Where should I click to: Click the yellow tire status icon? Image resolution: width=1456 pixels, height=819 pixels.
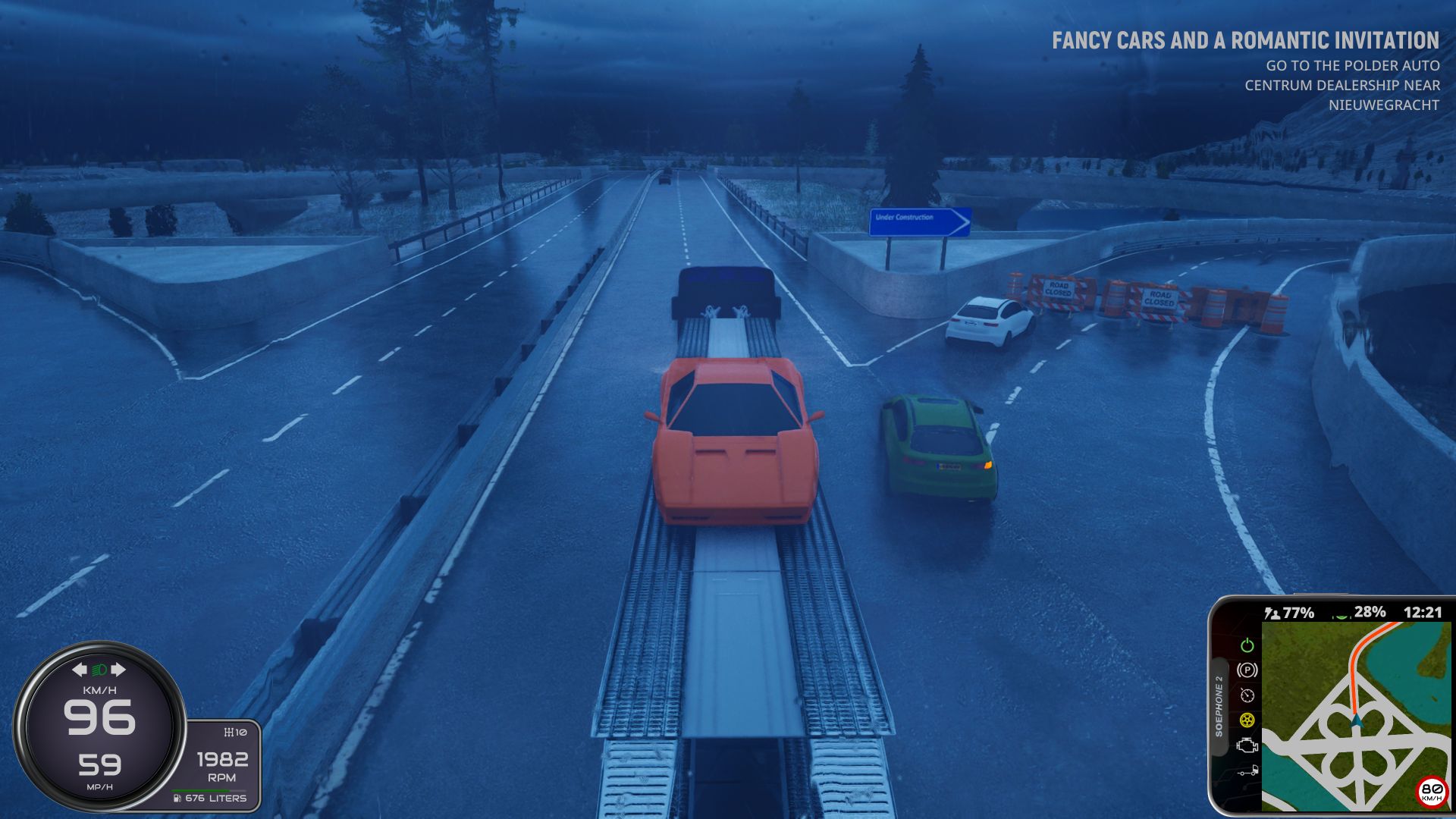coord(1247,720)
